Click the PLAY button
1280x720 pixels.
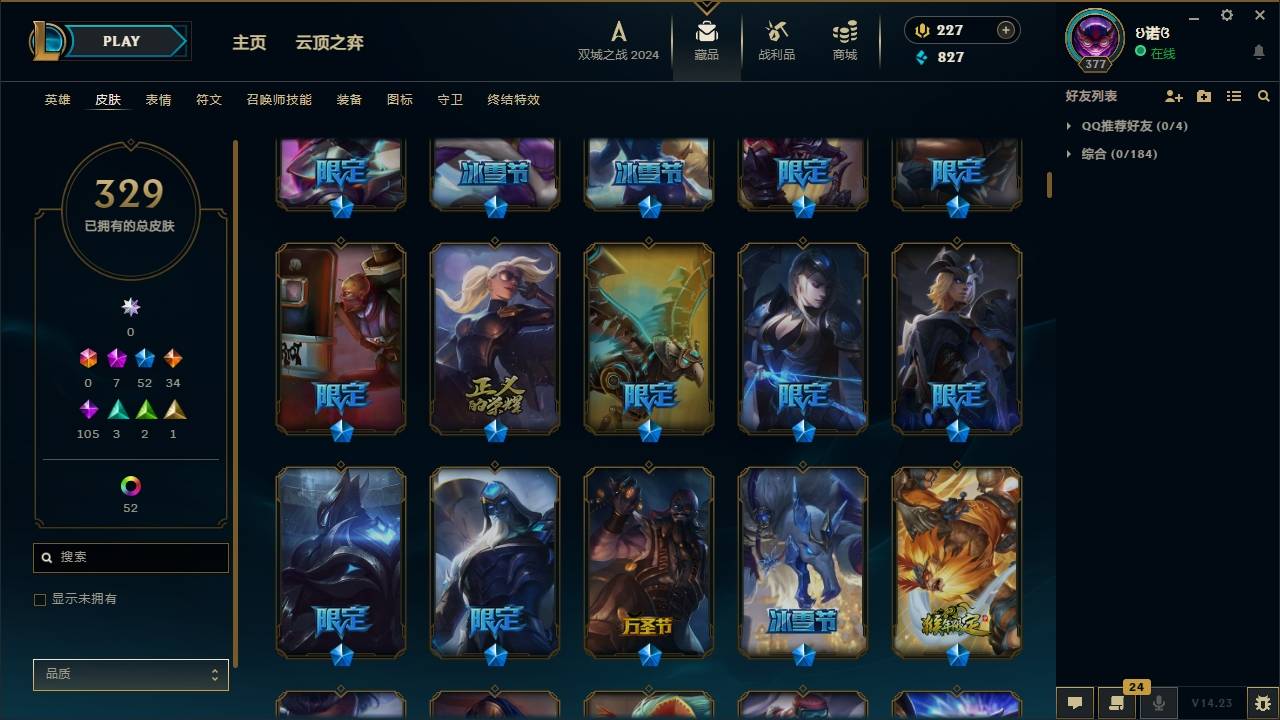pyautogui.click(x=120, y=41)
